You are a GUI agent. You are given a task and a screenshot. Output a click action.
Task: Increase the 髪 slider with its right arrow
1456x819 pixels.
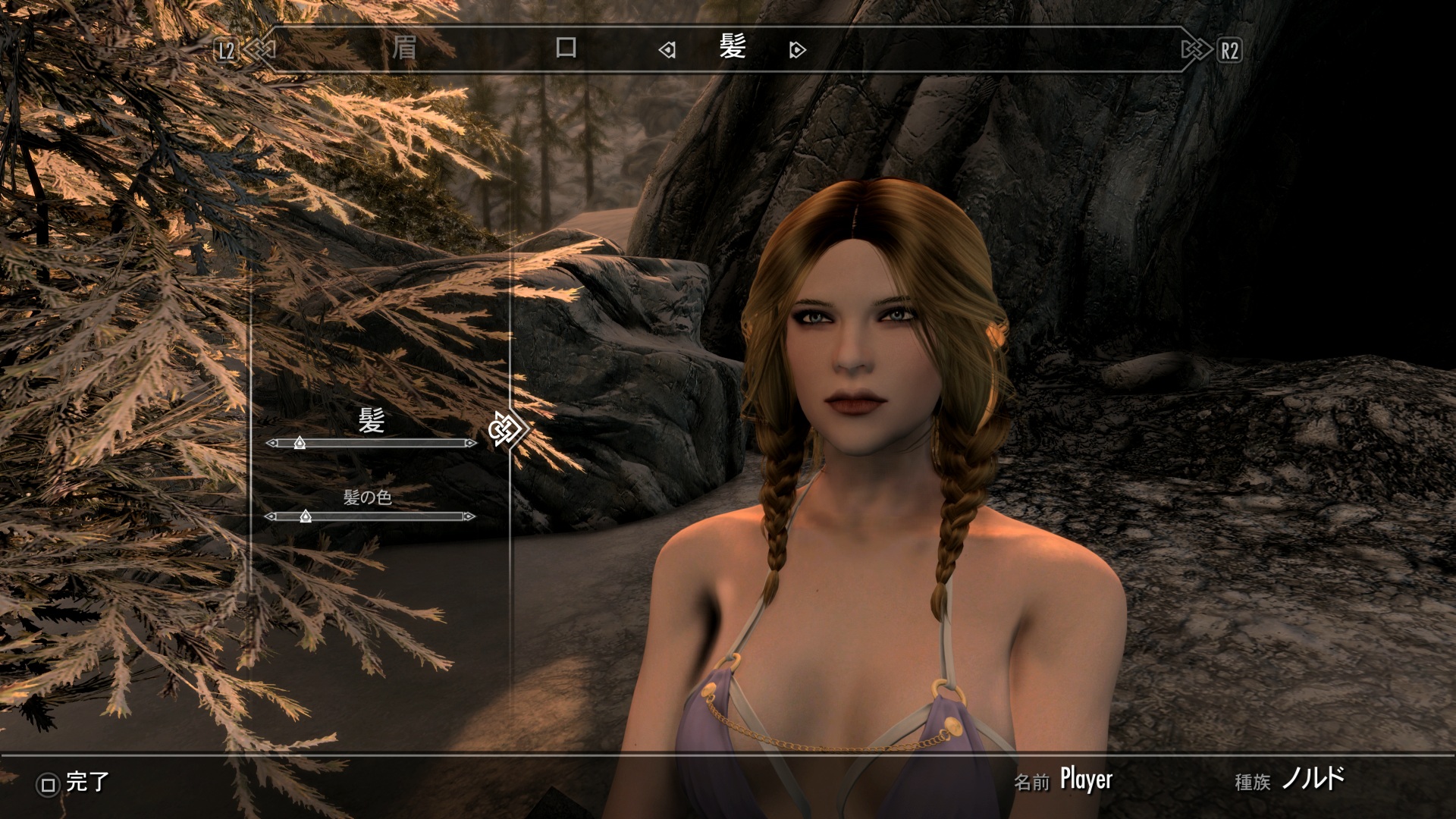[471, 443]
